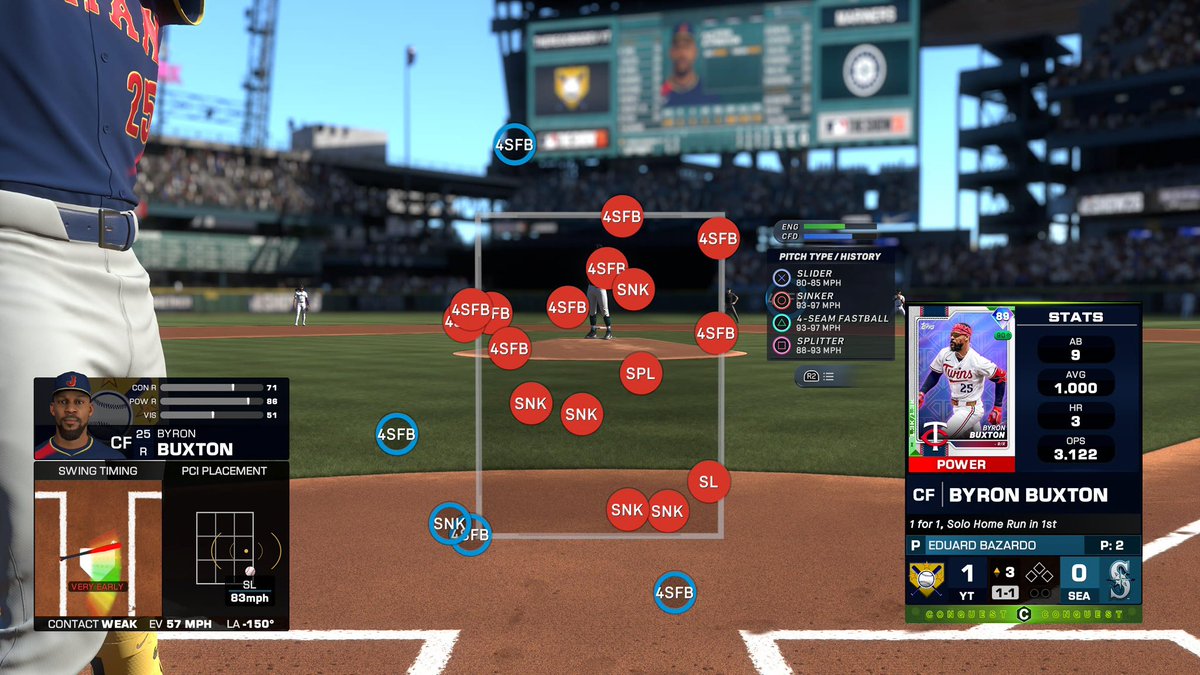Select the blue-ringed SNK pitch marker
The image size is (1200, 675).
click(448, 522)
